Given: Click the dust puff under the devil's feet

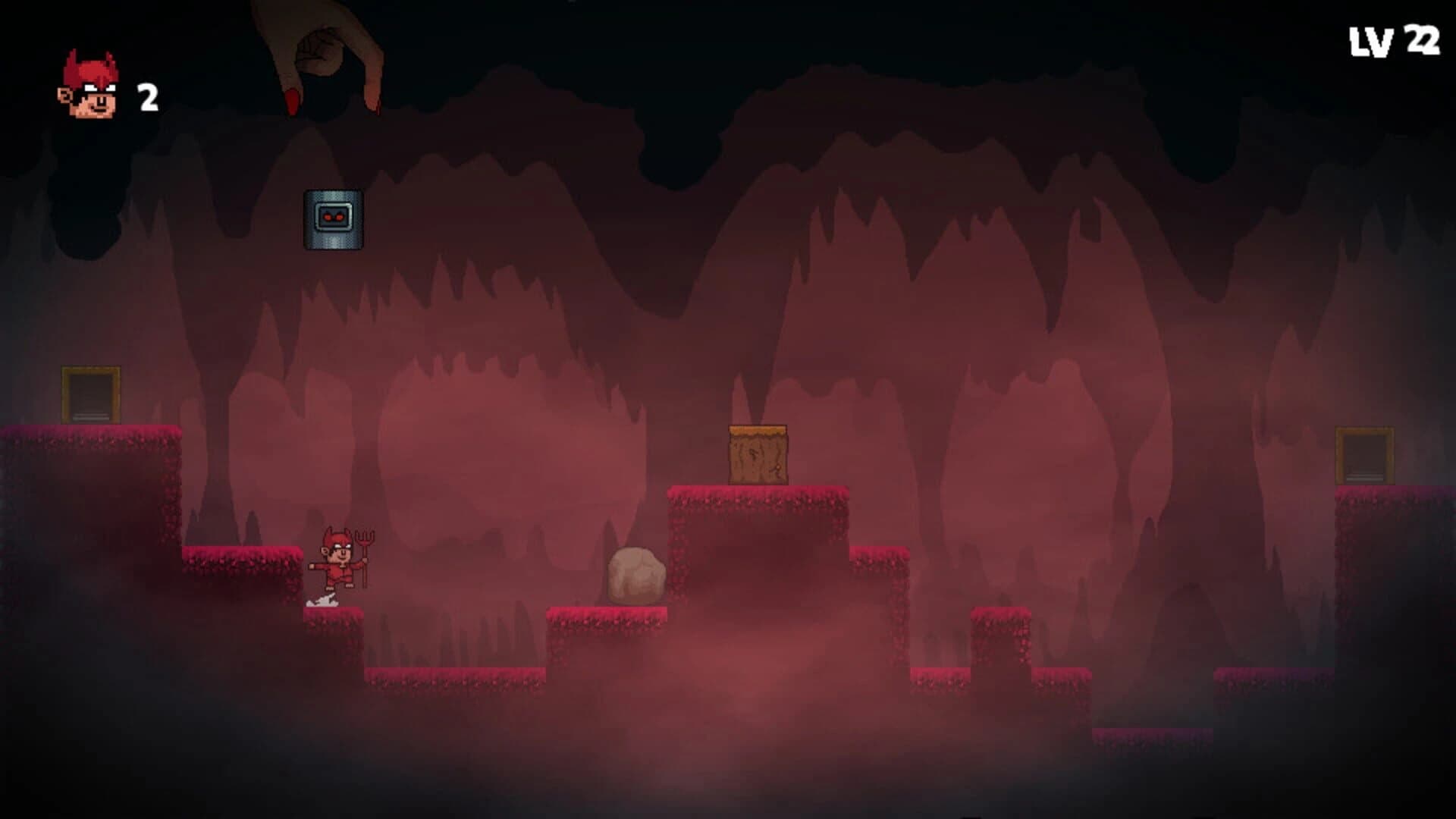Looking at the screenshot, I should [x=320, y=599].
